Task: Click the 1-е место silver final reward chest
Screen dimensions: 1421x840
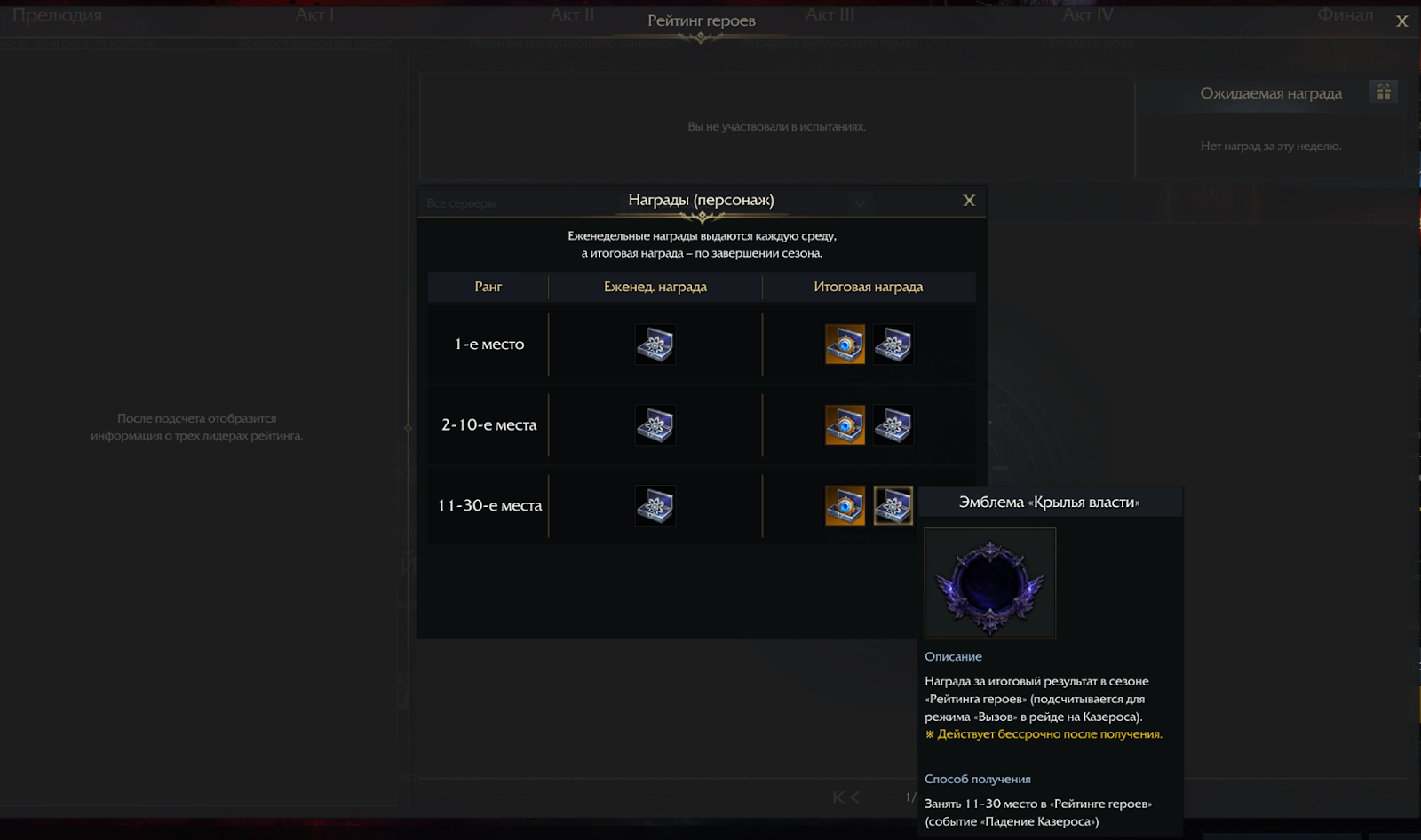Action: click(x=893, y=345)
